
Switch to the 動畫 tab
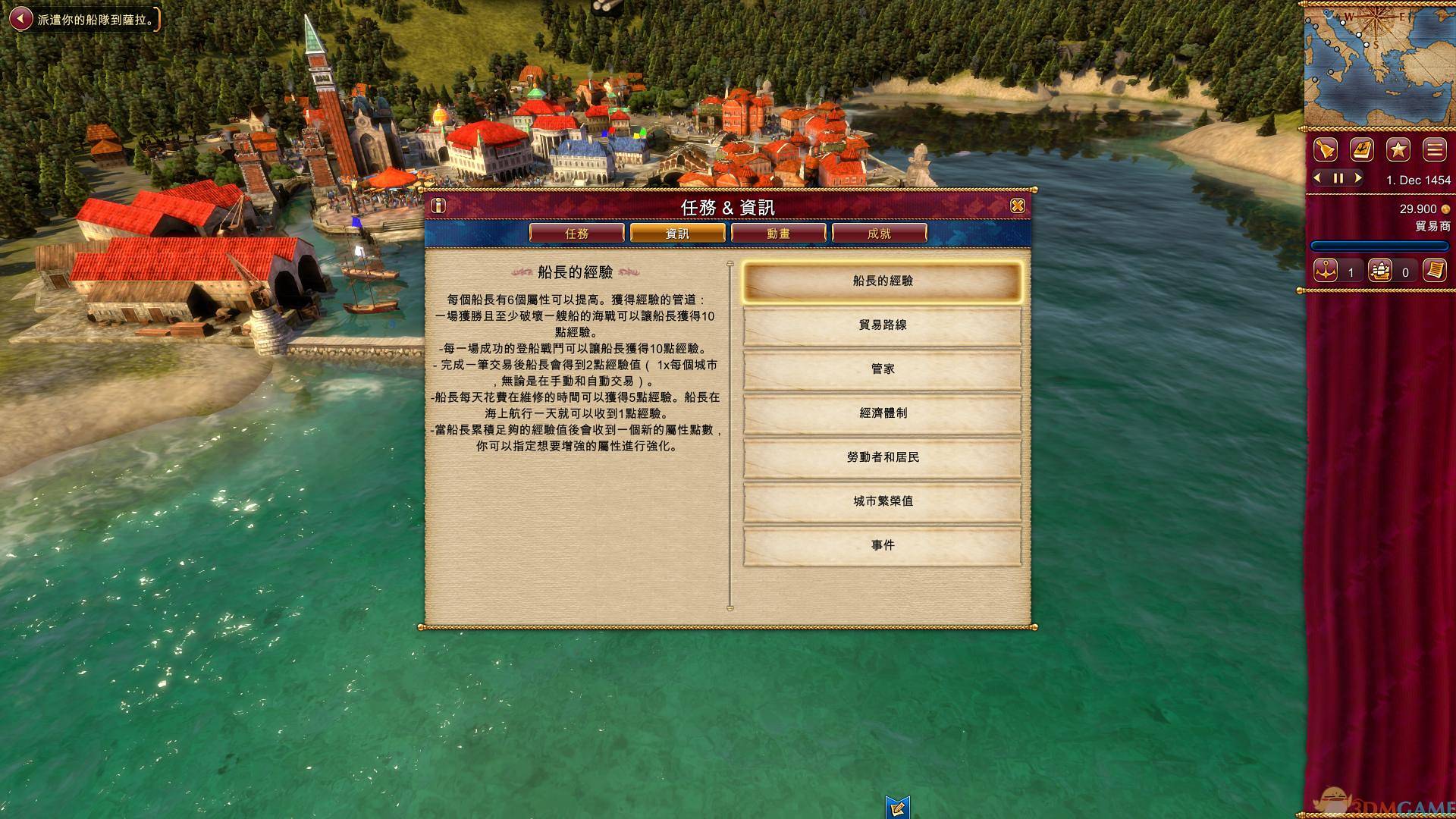click(780, 233)
